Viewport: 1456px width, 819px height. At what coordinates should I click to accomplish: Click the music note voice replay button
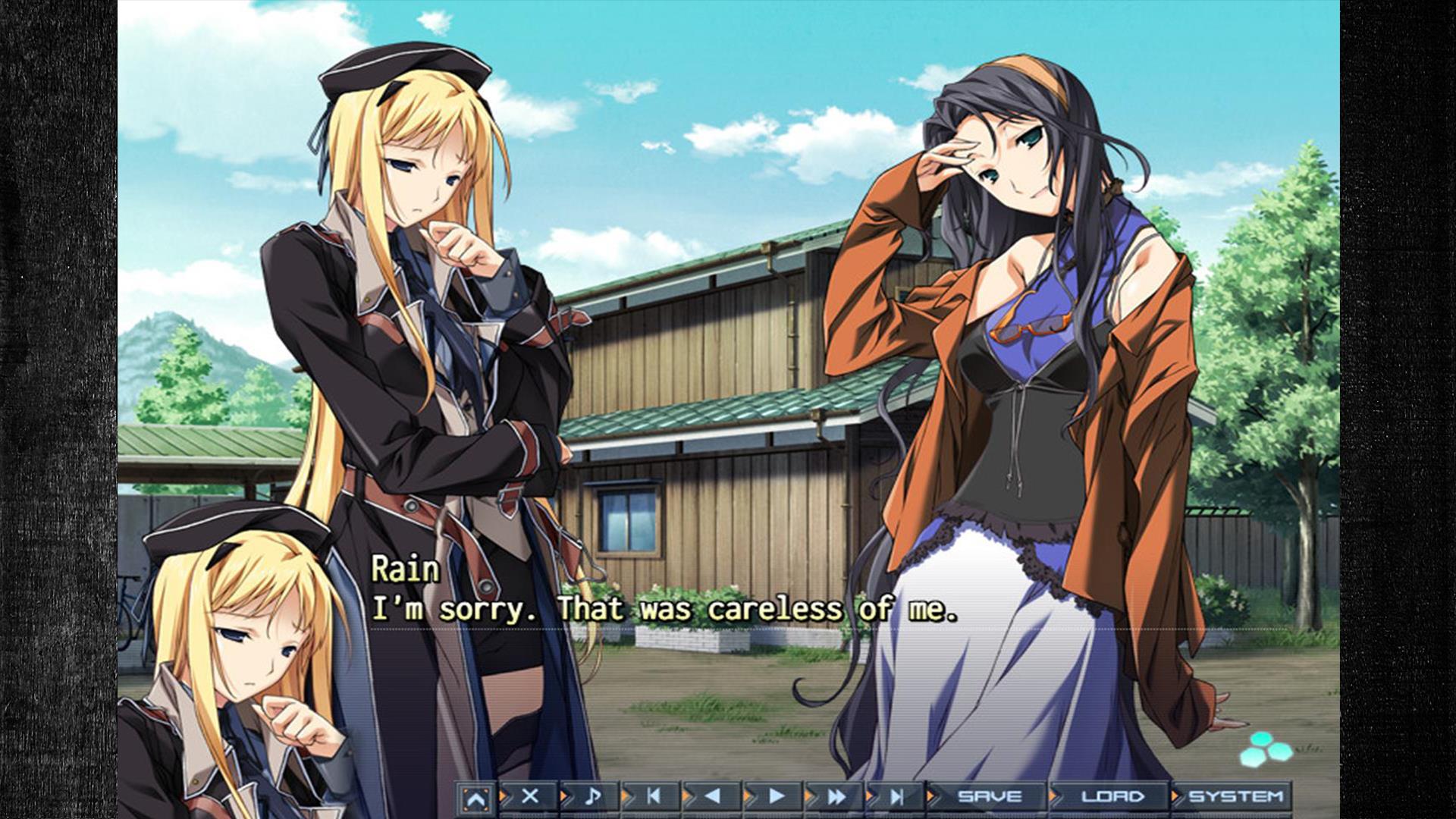point(592,796)
